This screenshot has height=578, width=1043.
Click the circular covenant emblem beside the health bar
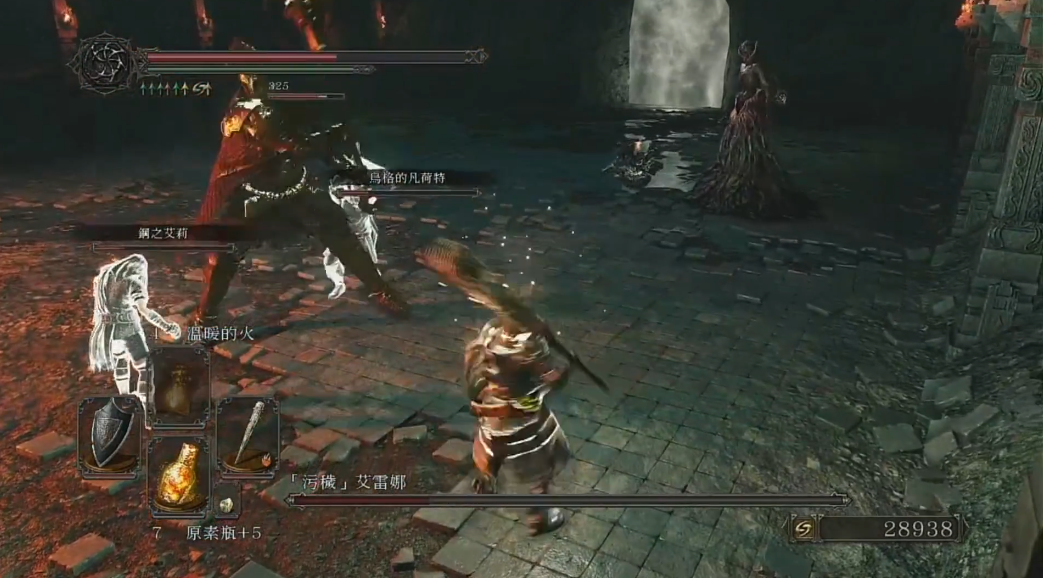(102, 63)
